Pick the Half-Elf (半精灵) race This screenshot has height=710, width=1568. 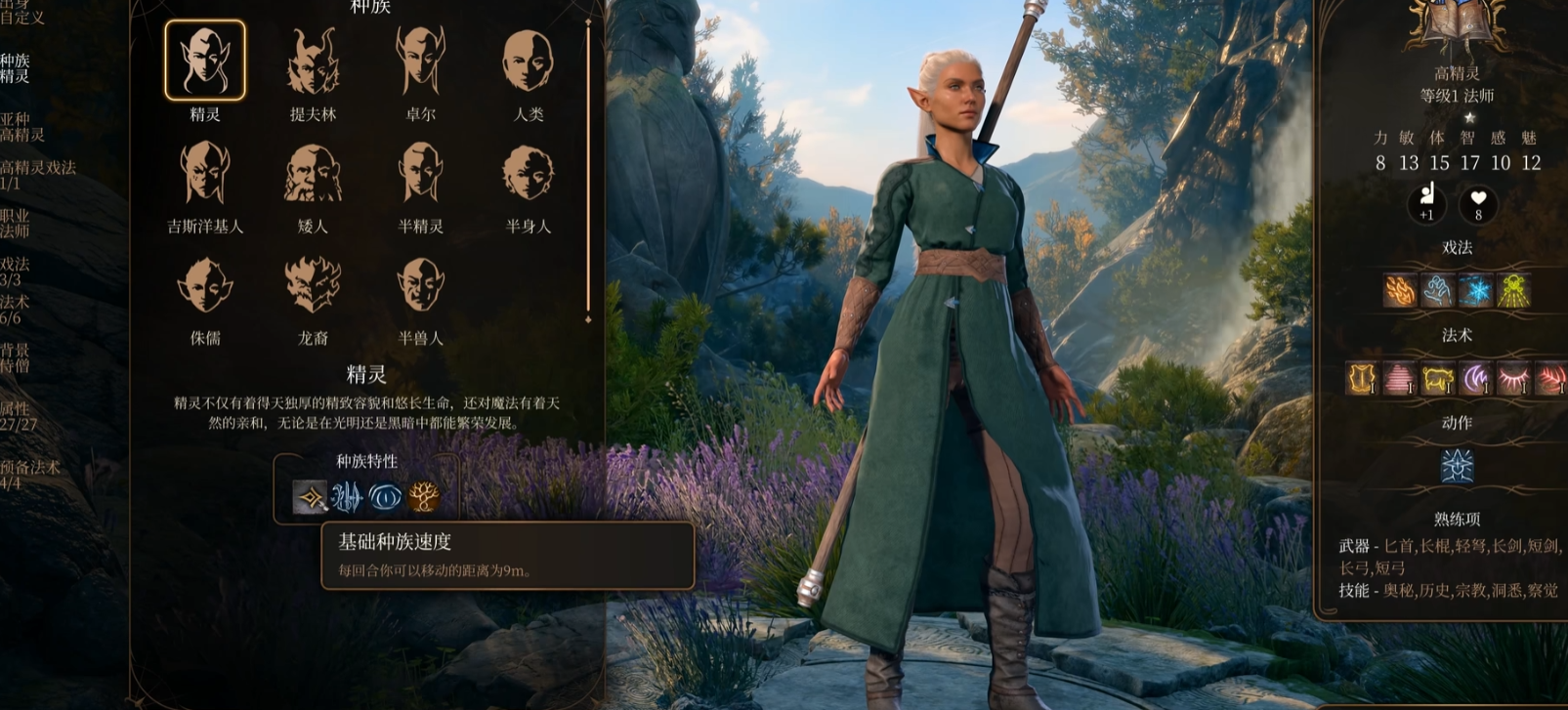(421, 173)
